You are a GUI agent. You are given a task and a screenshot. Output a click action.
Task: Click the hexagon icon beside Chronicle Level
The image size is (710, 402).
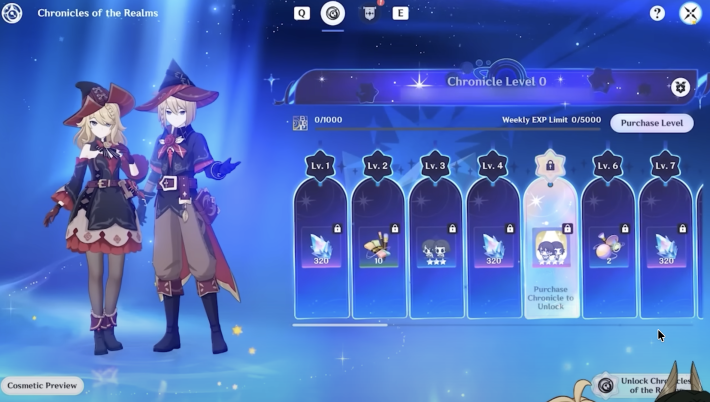[680, 87]
